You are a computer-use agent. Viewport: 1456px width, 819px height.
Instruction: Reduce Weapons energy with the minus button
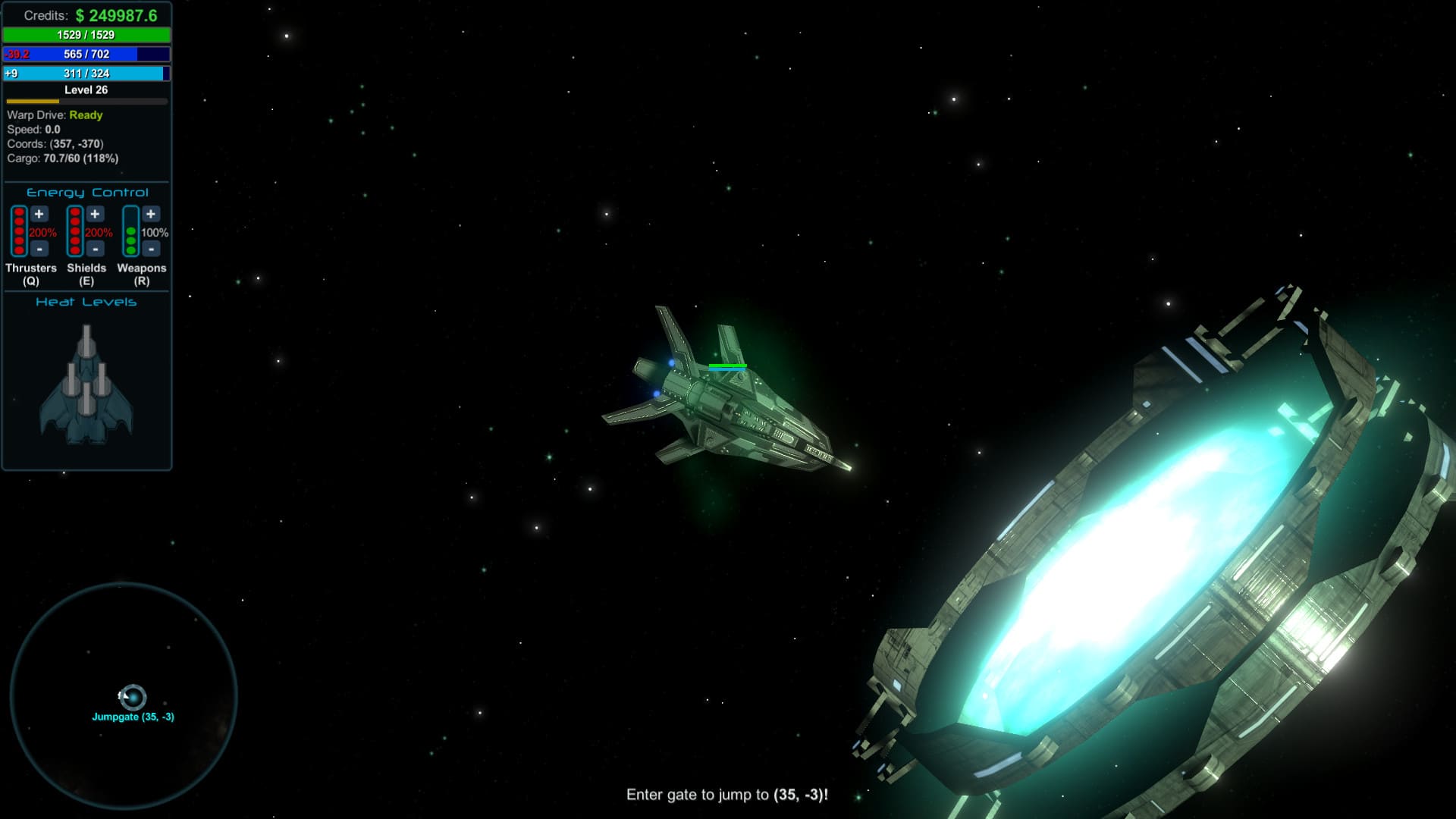(151, 249)
